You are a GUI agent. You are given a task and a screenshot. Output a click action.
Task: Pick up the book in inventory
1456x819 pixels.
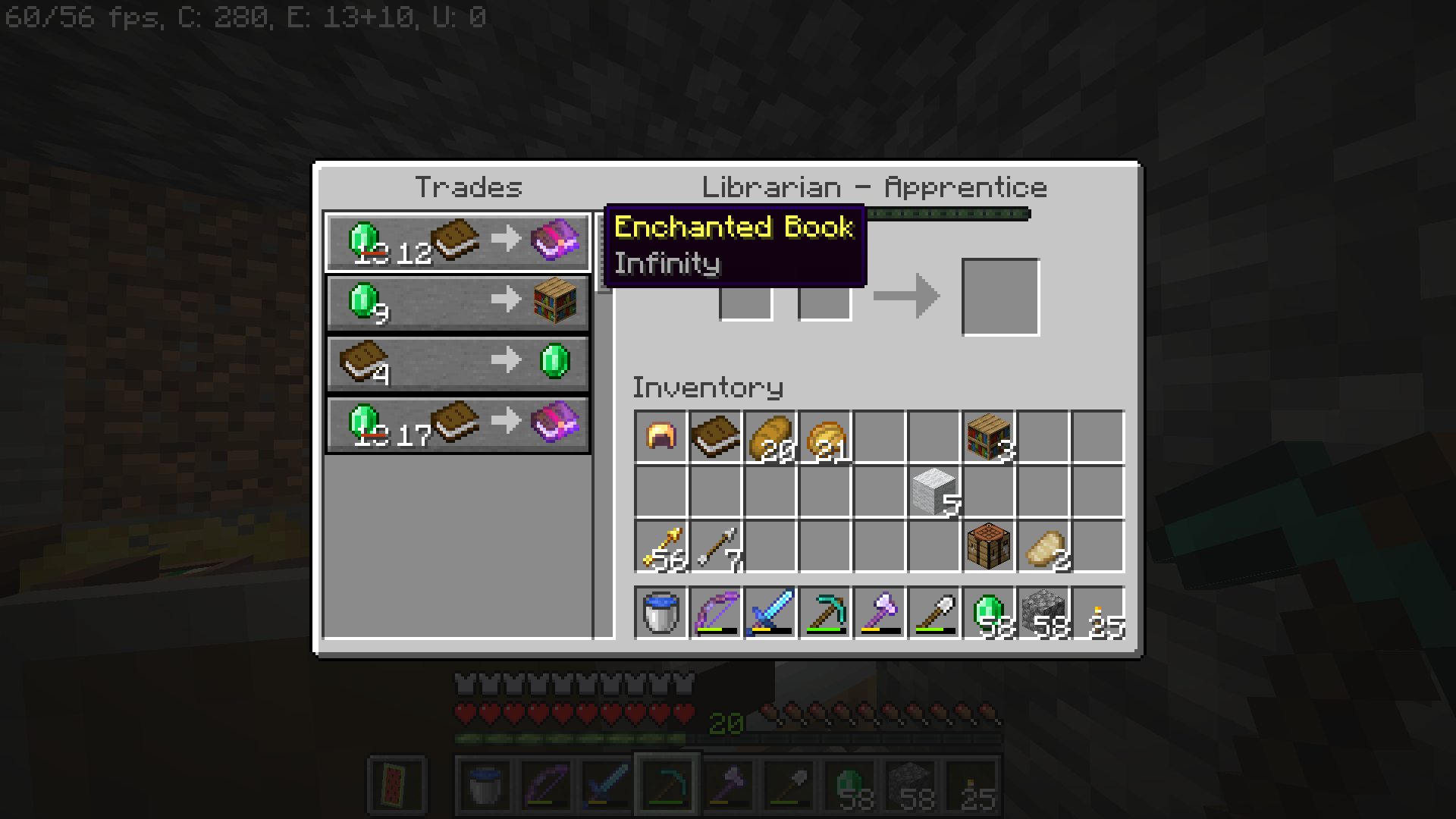click(716, 437)
